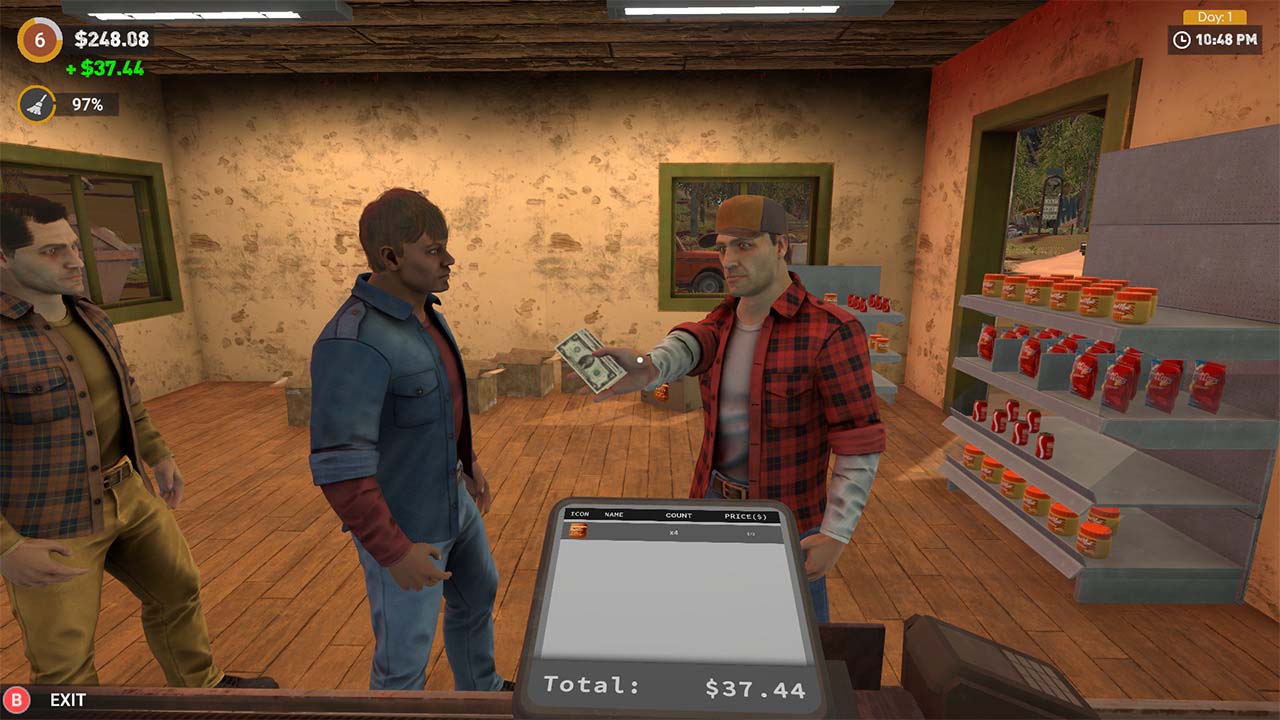Click the ICON column header on the register
1280x720 pixels.
click(x=580, y=514)
